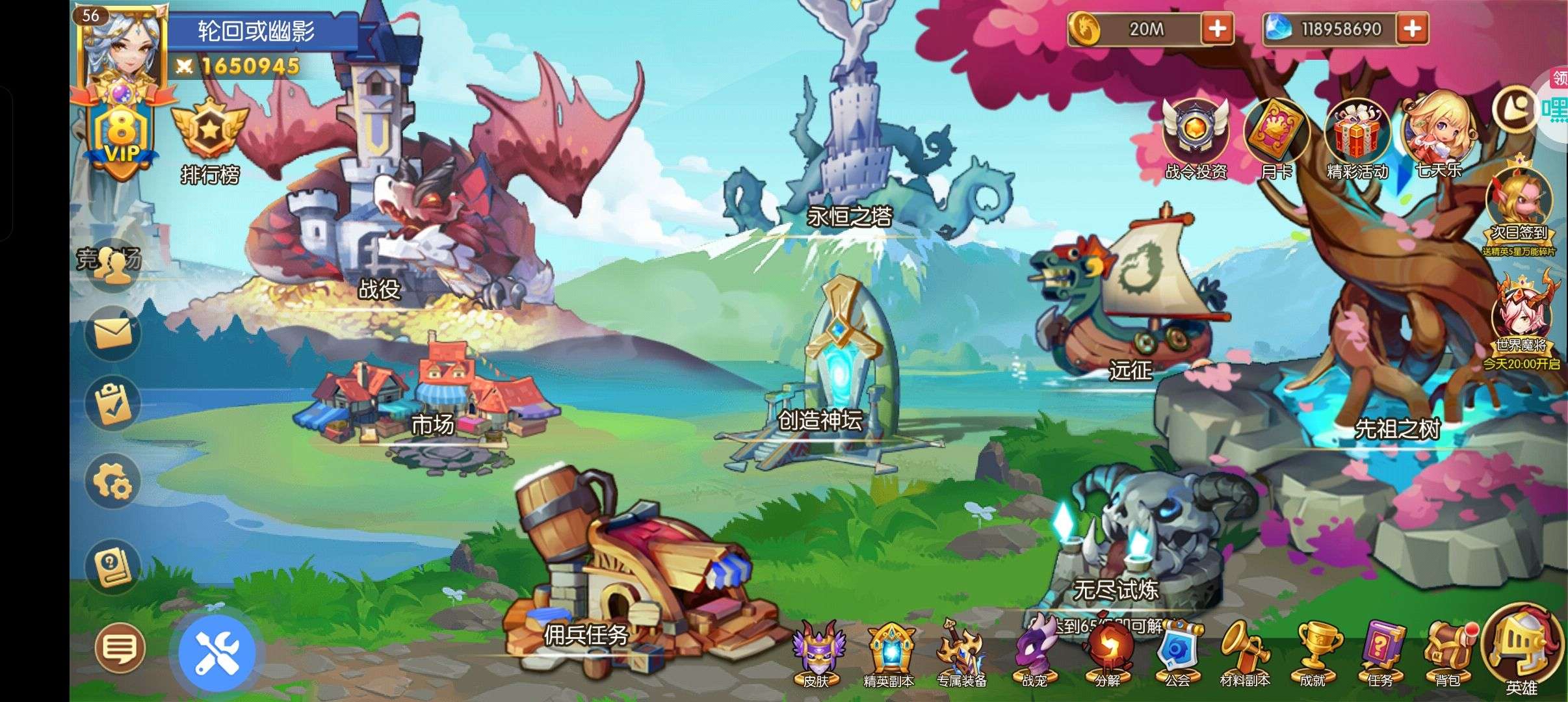This screenshot has width=1568, height=702.
Task: Add more gold coins with plus button
Action: (x=1217, y=29)
